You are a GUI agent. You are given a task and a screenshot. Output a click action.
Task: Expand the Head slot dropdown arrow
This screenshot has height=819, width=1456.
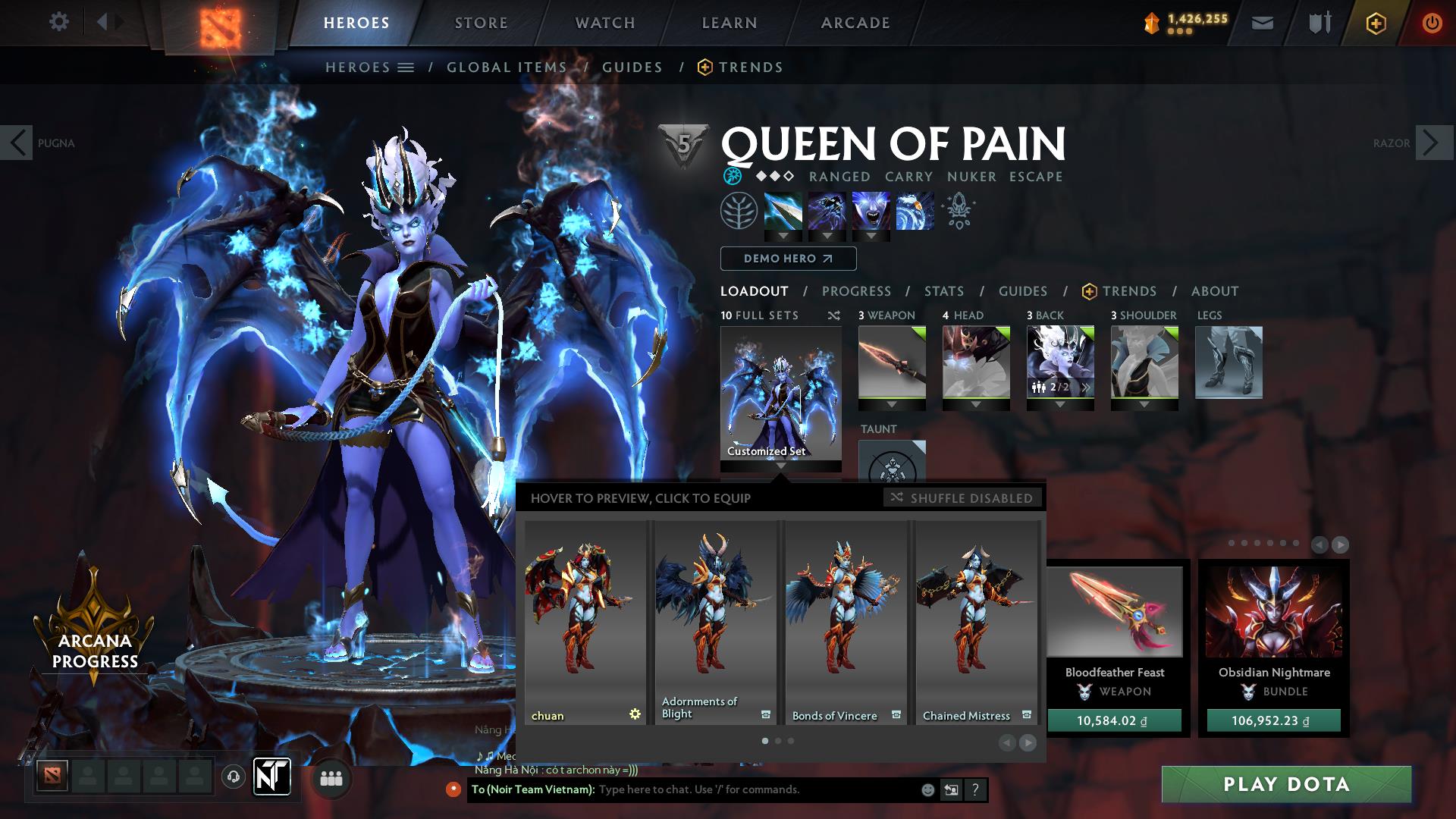click(976, 406)
